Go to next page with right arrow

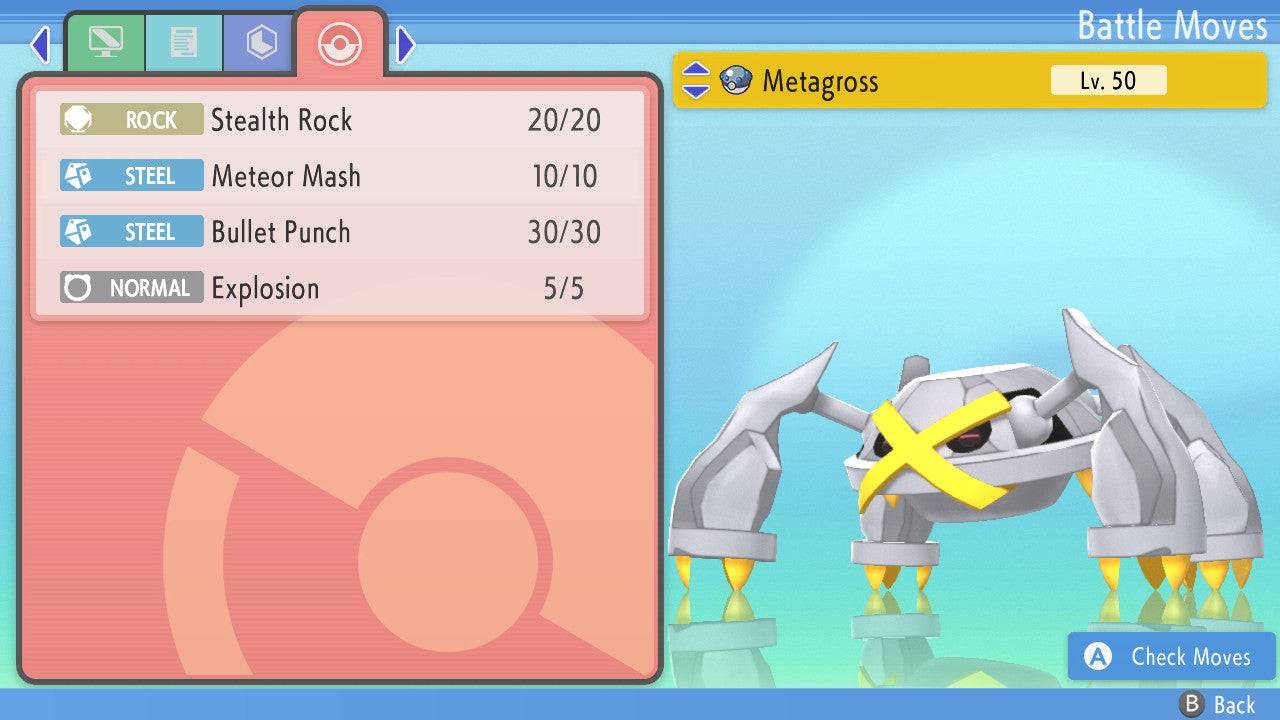coord(405,44)
